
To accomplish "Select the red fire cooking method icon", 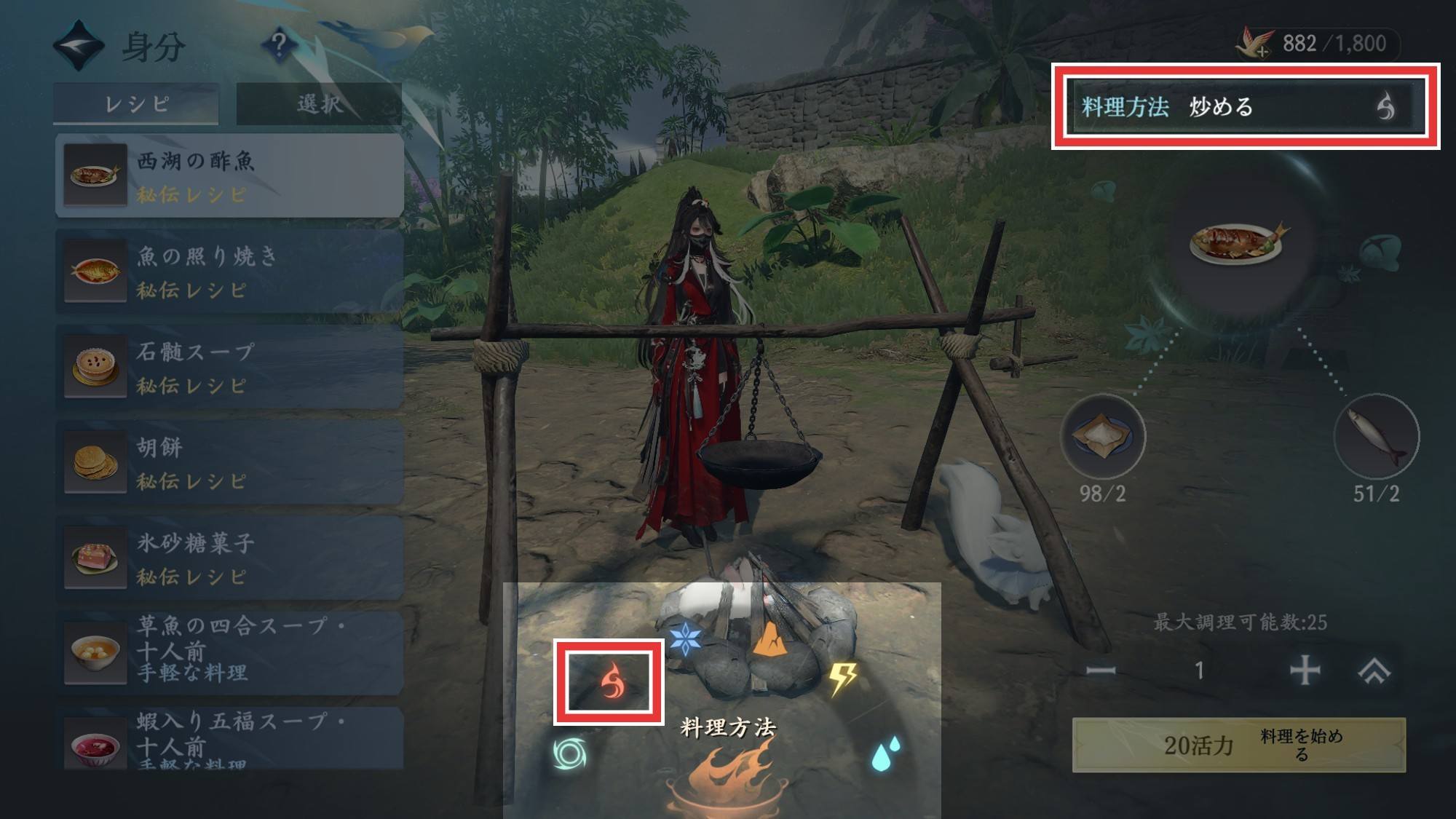I will 610,682.
